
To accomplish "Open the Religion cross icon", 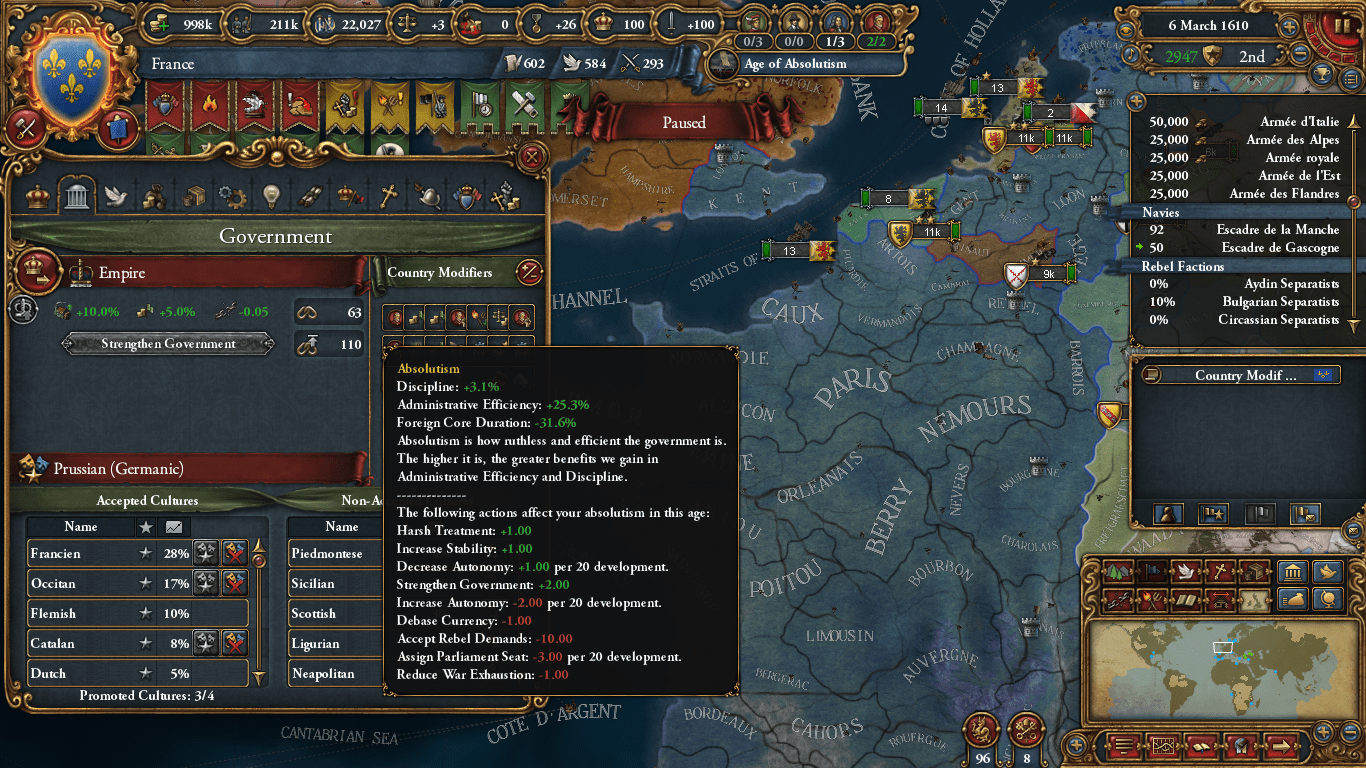I will coord(386,196).
